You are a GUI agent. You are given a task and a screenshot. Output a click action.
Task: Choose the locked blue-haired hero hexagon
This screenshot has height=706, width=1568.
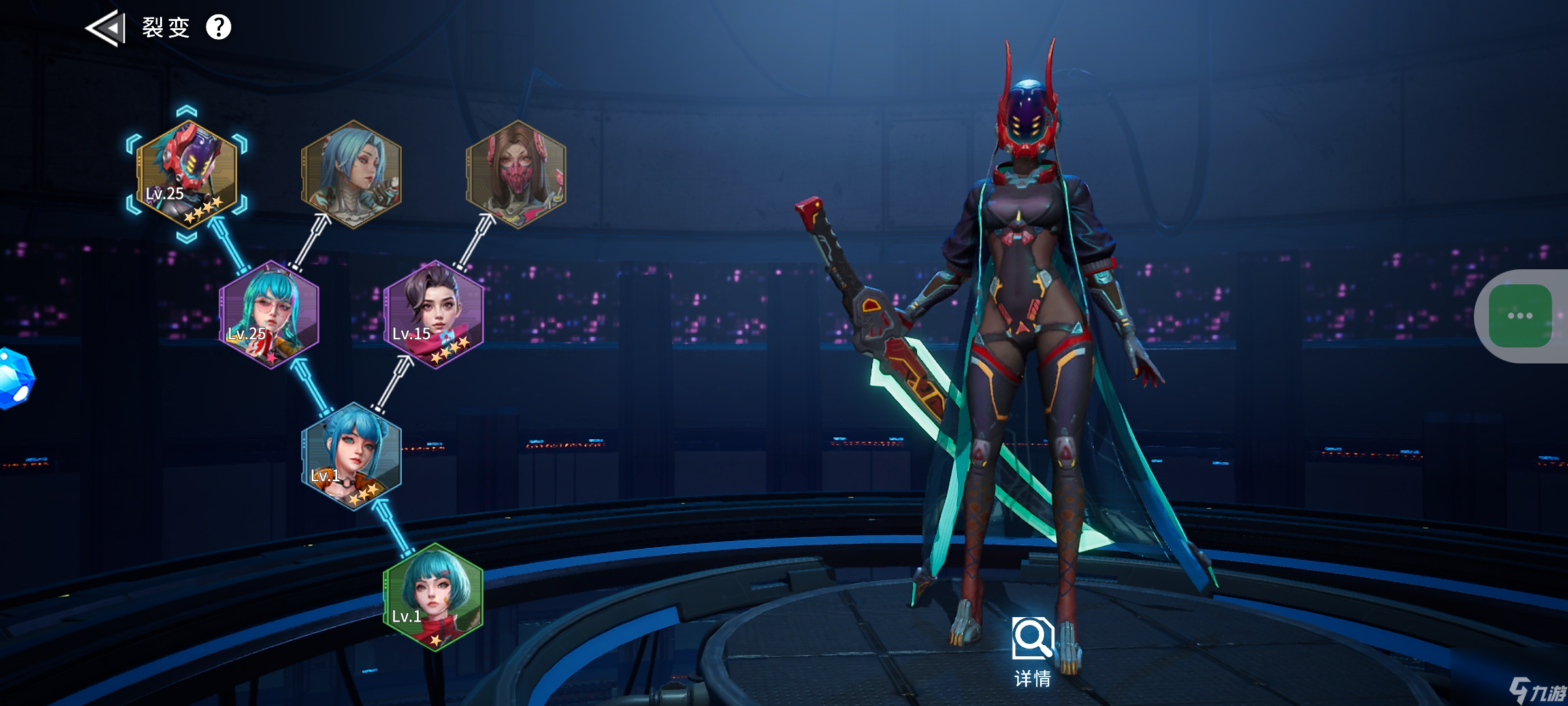(351, 174)
